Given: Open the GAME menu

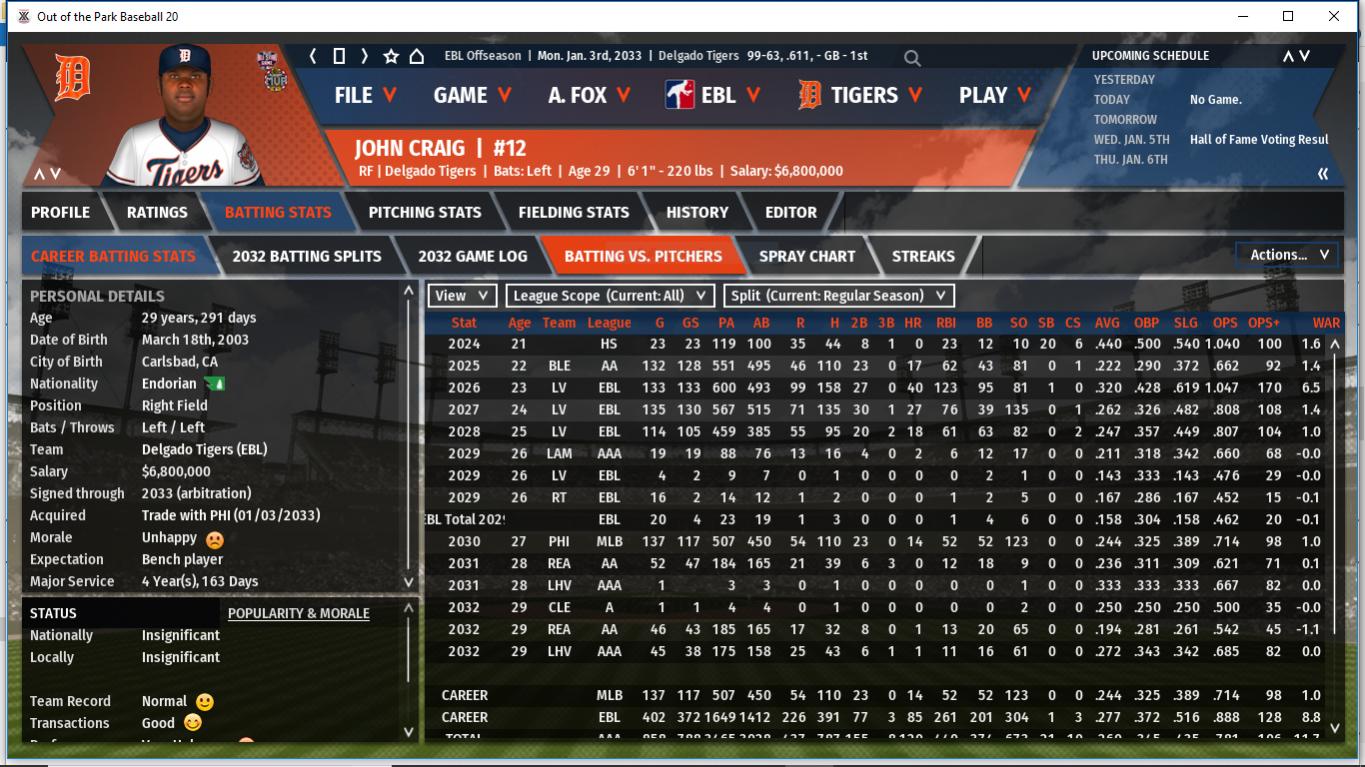Looking at the screenshot, I should click(472, 95).
